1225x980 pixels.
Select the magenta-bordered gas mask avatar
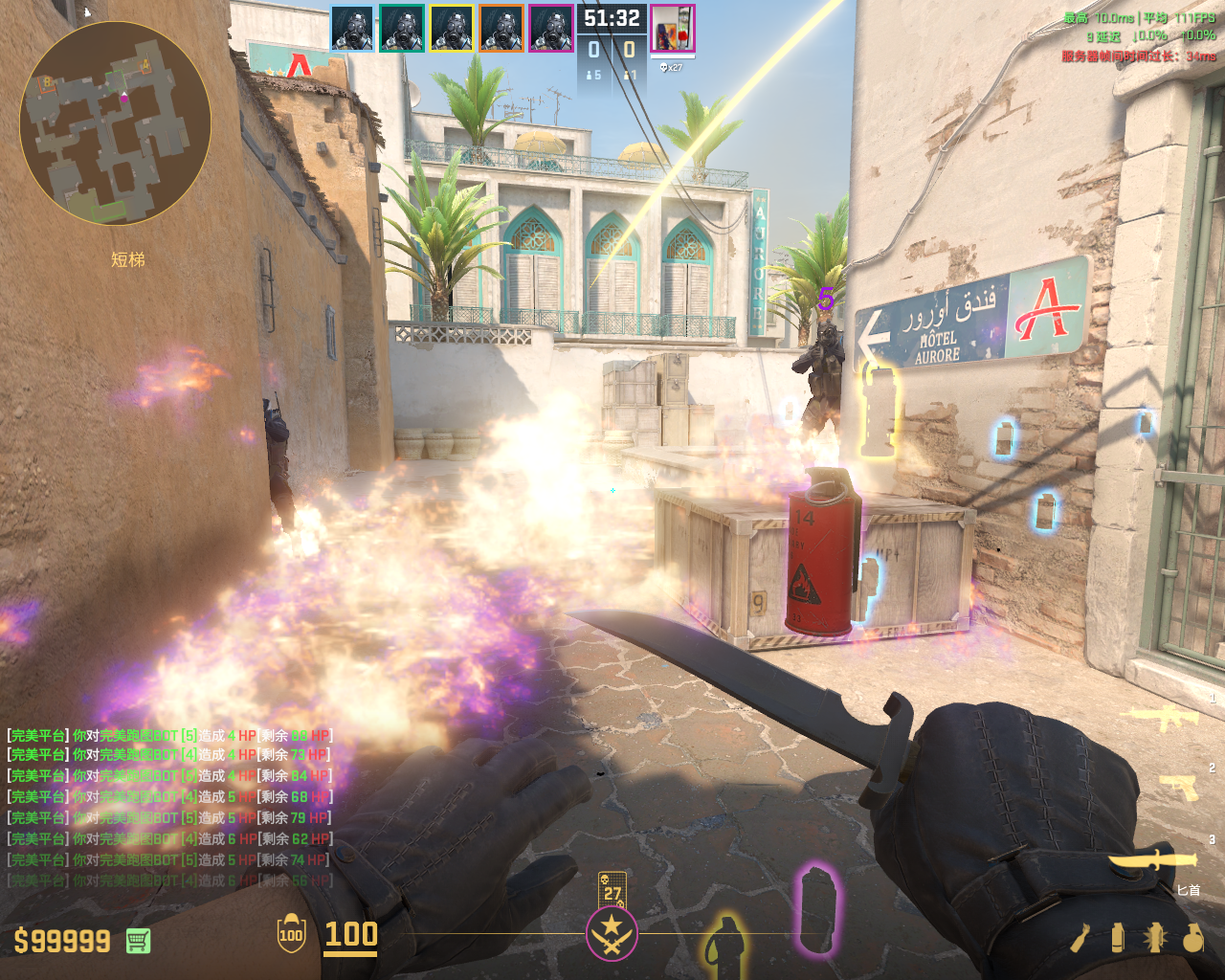(551, 29)
